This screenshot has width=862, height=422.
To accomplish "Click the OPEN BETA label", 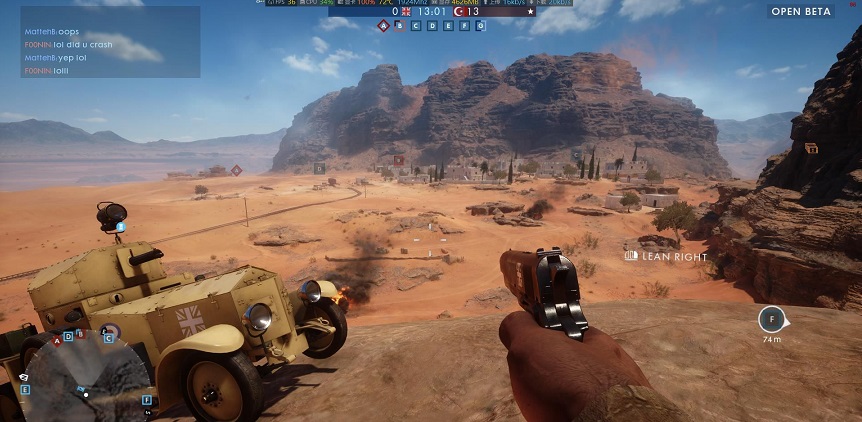I will [801, 12].
